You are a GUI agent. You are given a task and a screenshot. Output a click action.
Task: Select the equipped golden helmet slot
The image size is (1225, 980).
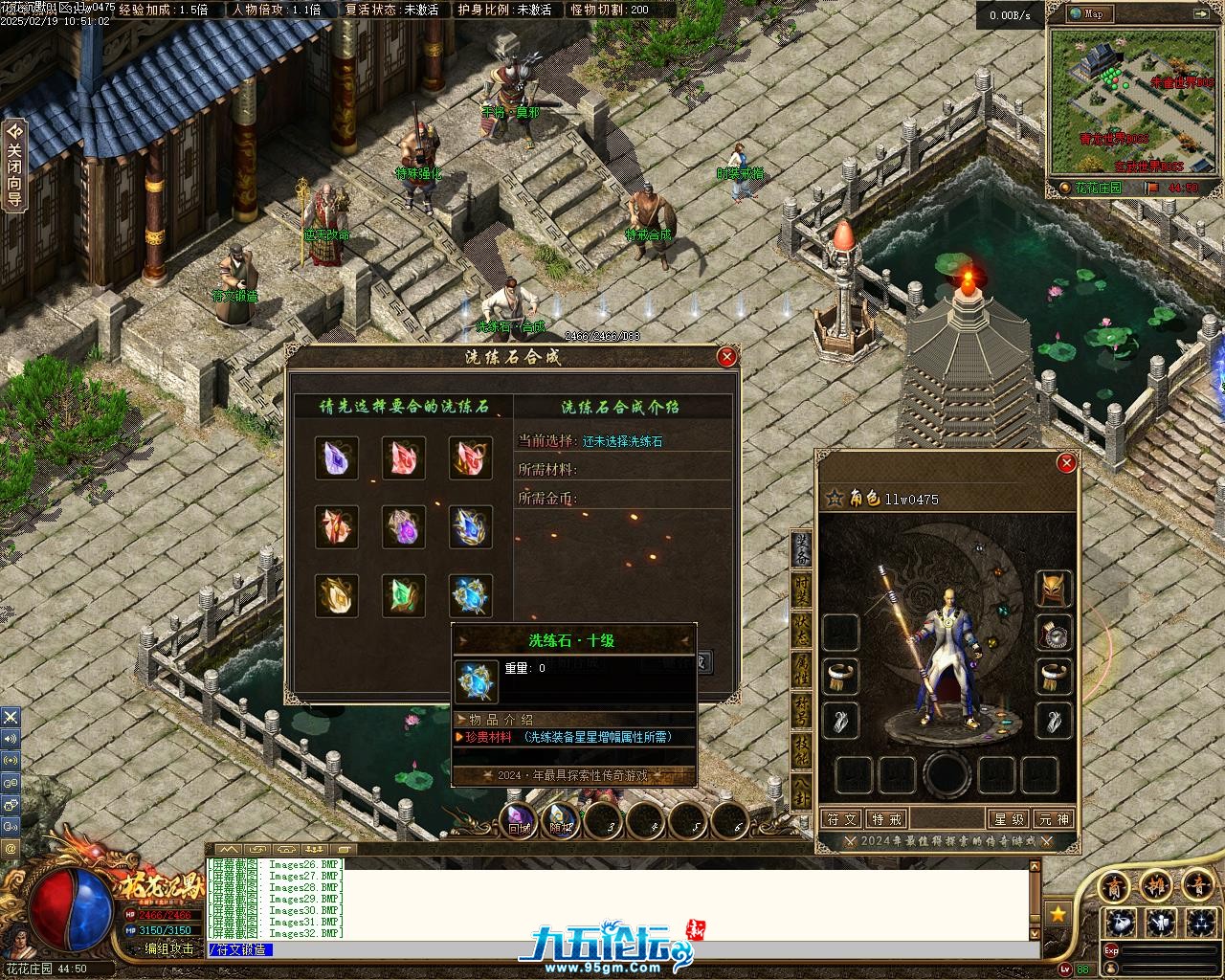(x=1055, y=589)
